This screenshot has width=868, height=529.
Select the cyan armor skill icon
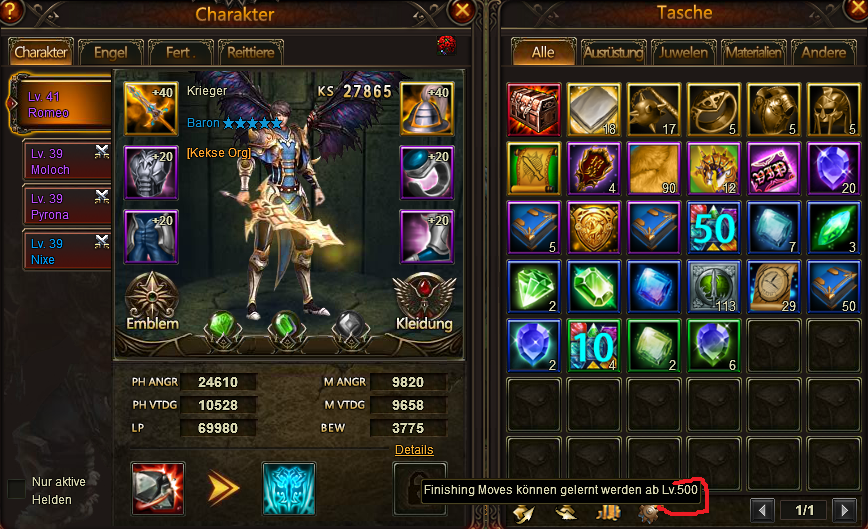tap(288, 488)
